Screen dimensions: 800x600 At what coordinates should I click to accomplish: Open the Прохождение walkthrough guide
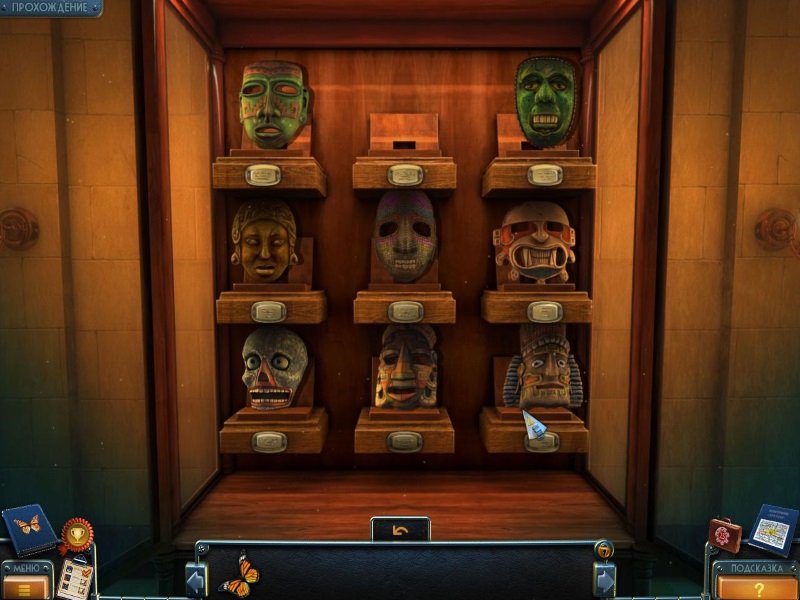pyautogui.click(x=49, y=8)
